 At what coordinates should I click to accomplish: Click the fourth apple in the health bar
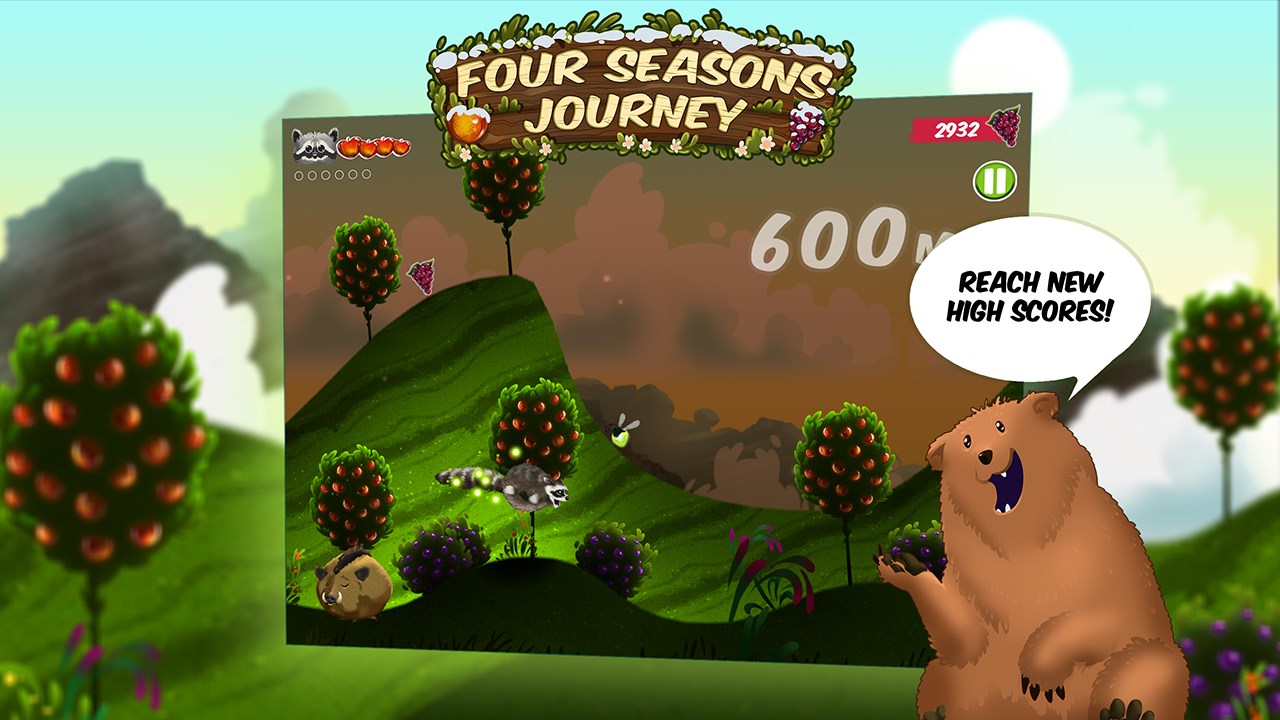point(402,147)
